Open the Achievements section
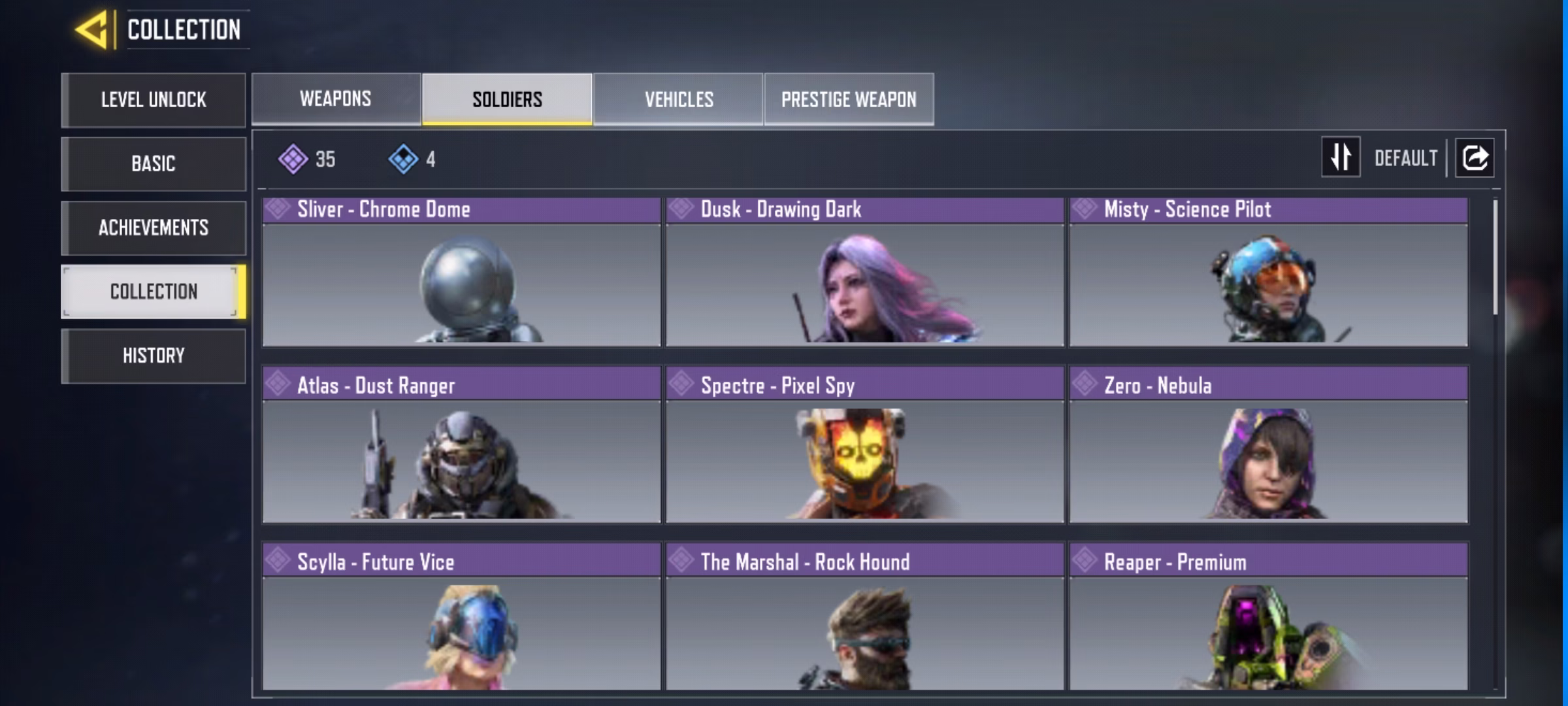This screenshot has height=706, width=1568. pyautogui.click(x=154, y=227)
